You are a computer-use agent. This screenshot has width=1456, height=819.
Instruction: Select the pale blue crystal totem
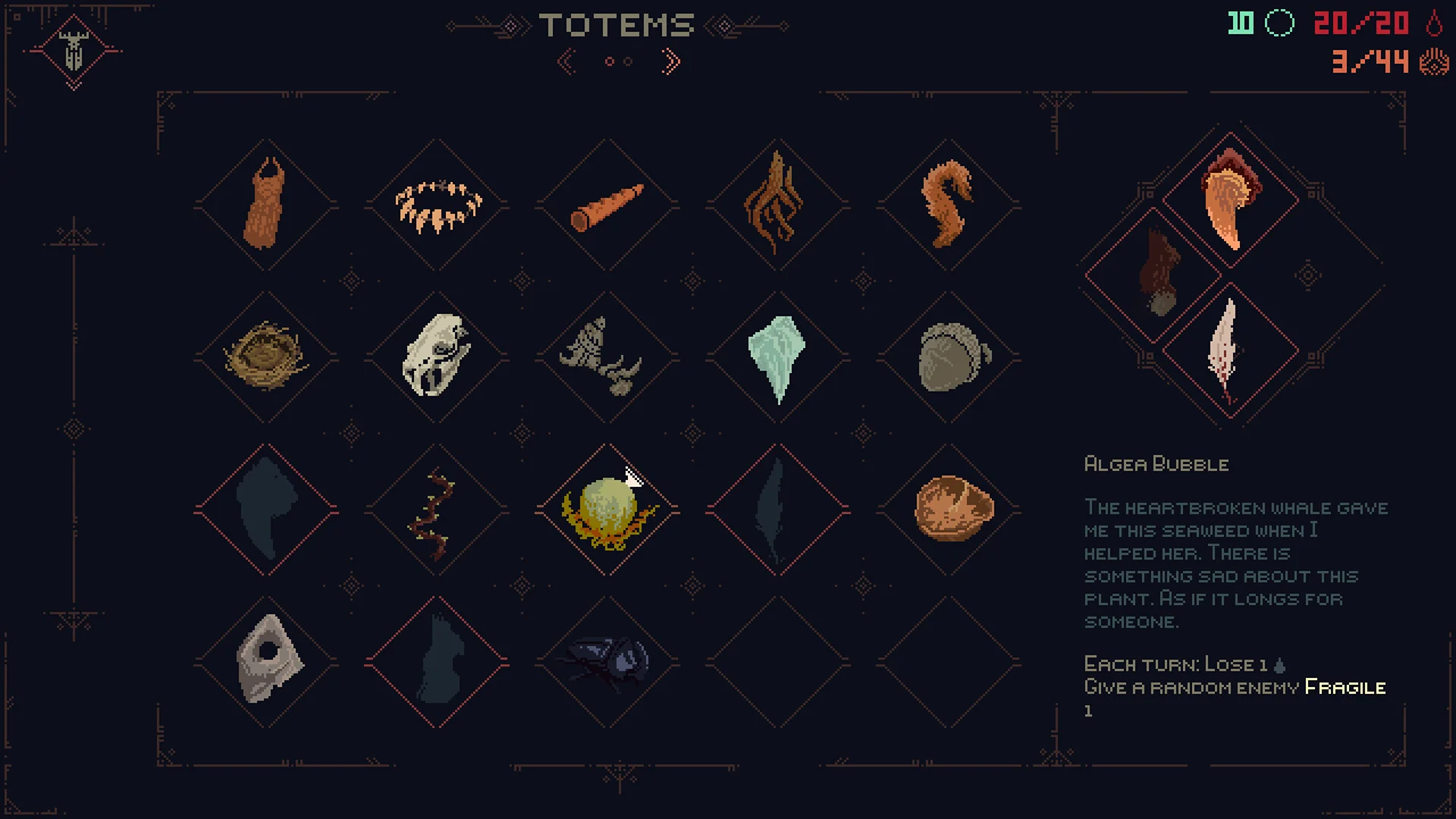tap(777, 356)
